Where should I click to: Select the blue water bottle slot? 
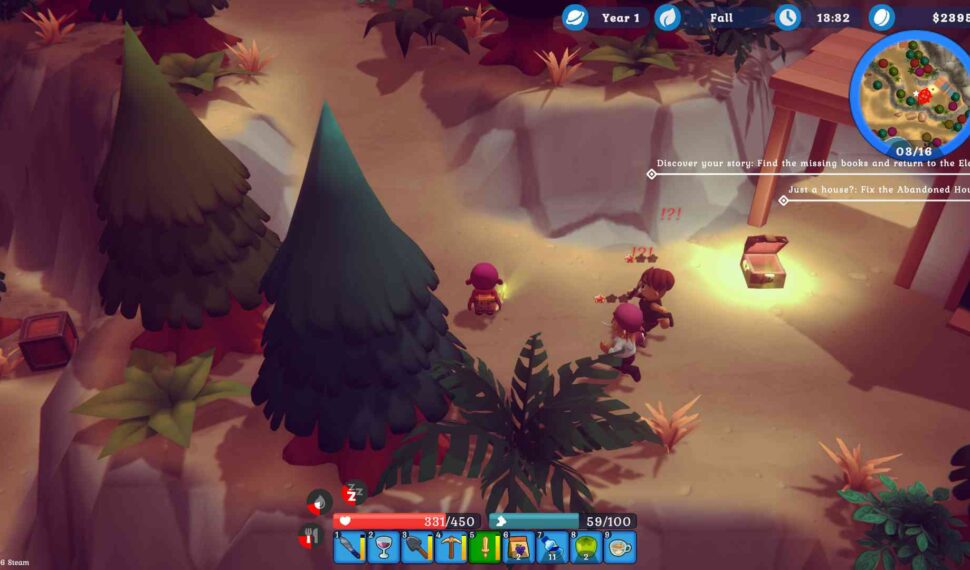tap(553, 547)
